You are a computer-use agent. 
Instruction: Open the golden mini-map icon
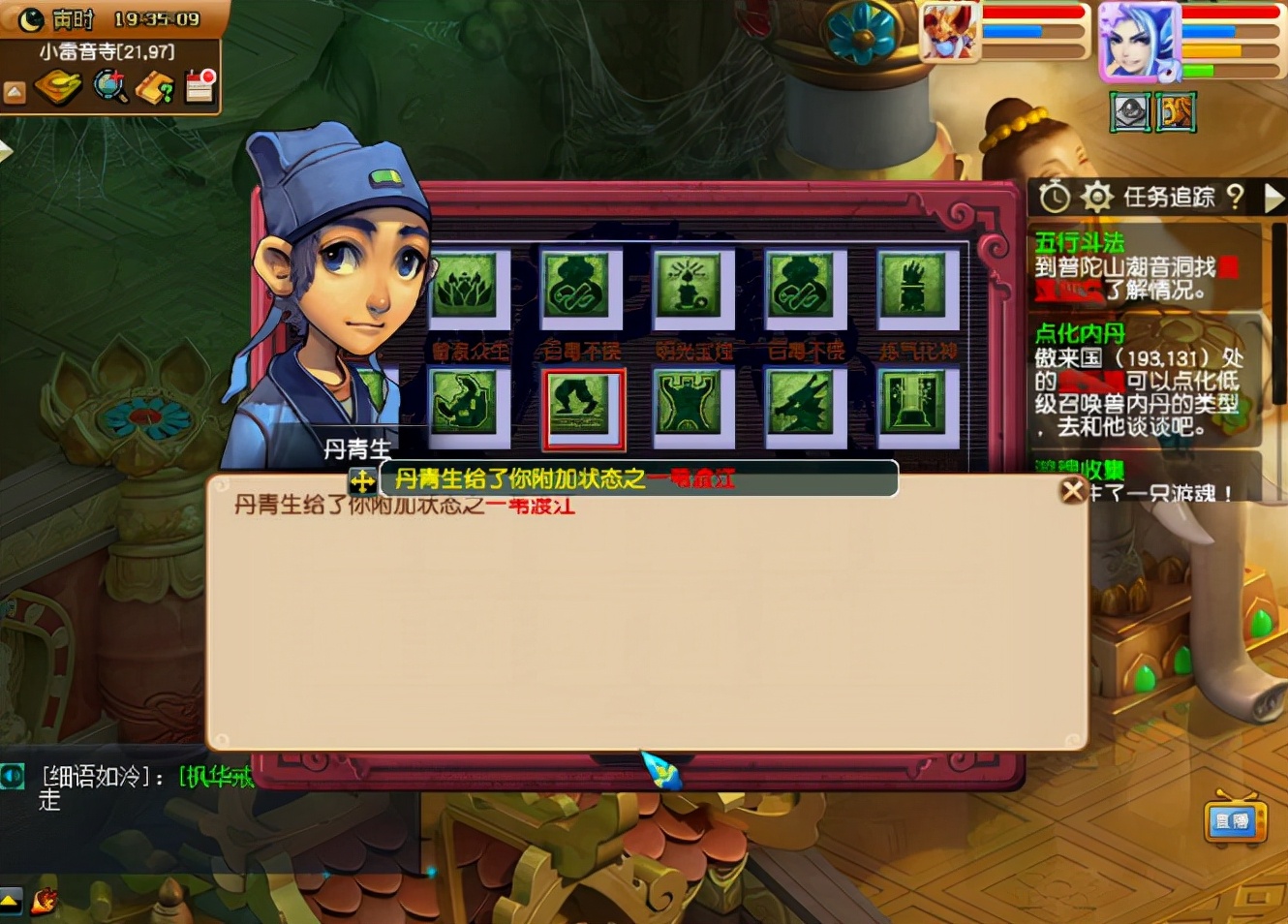pos(58,88)
